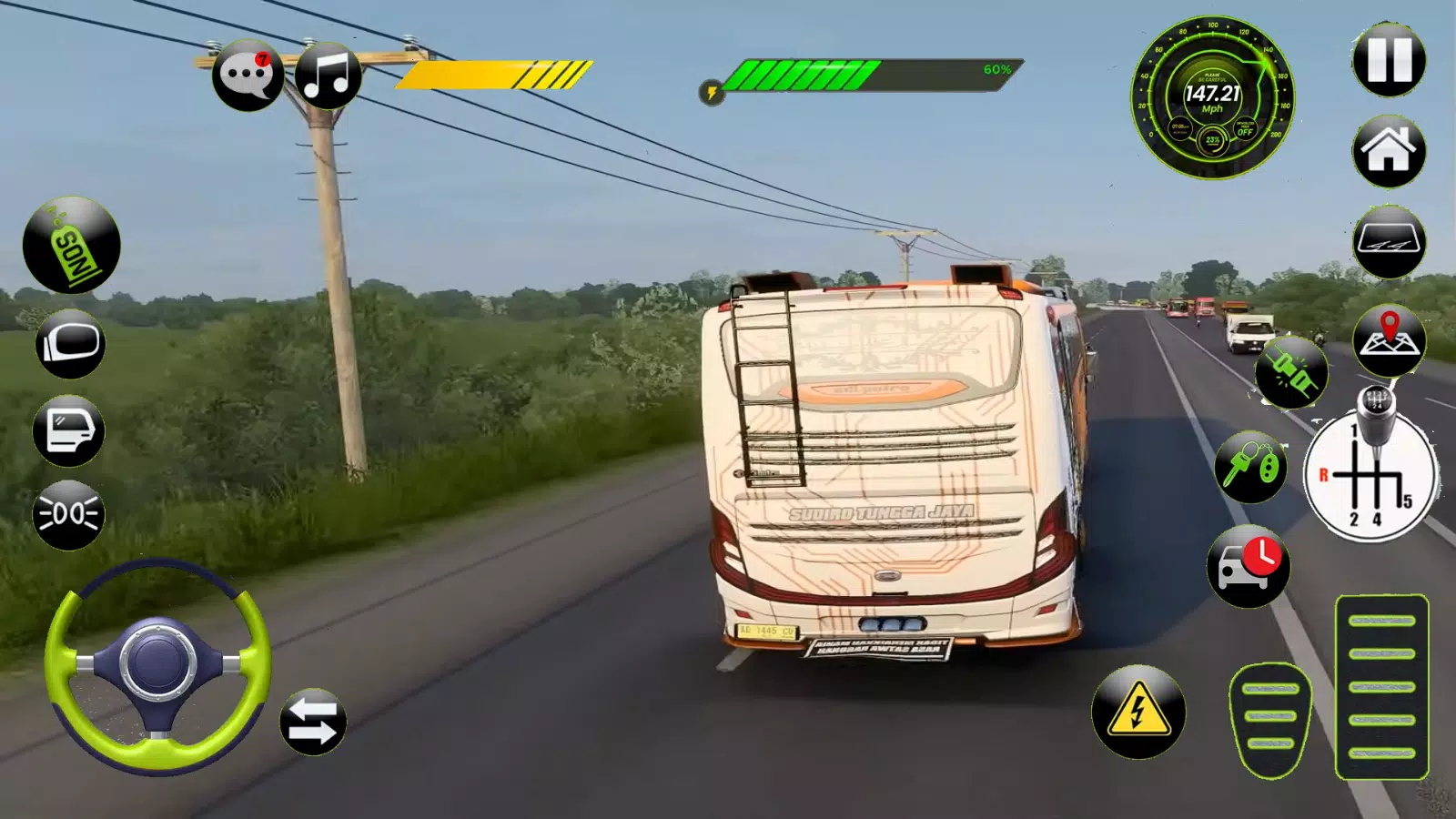Open the bus doors icon
Viewport: 1456px width, 819px height.
(x=68, y=430)
